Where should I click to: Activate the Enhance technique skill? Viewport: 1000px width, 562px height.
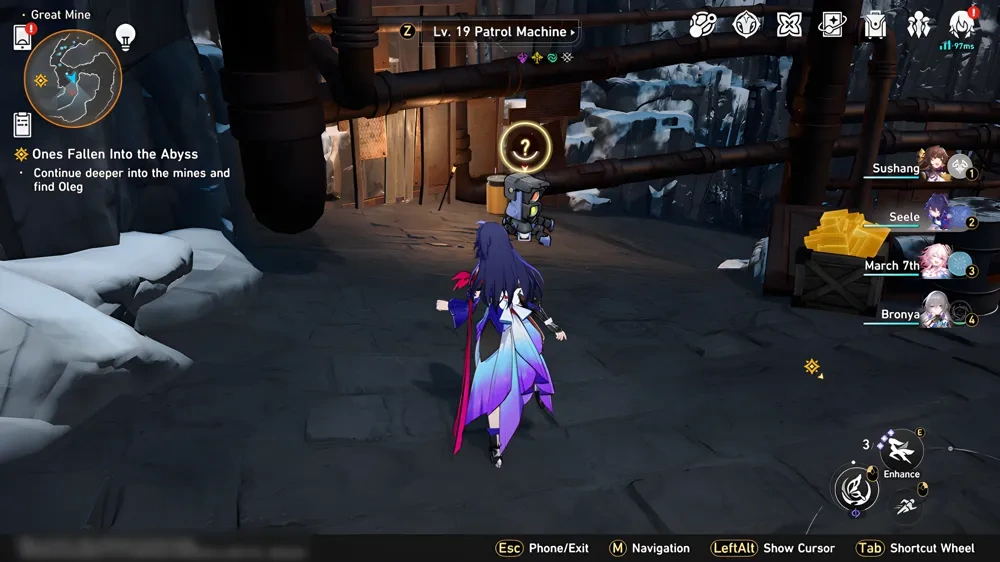(x=902, y=450)
